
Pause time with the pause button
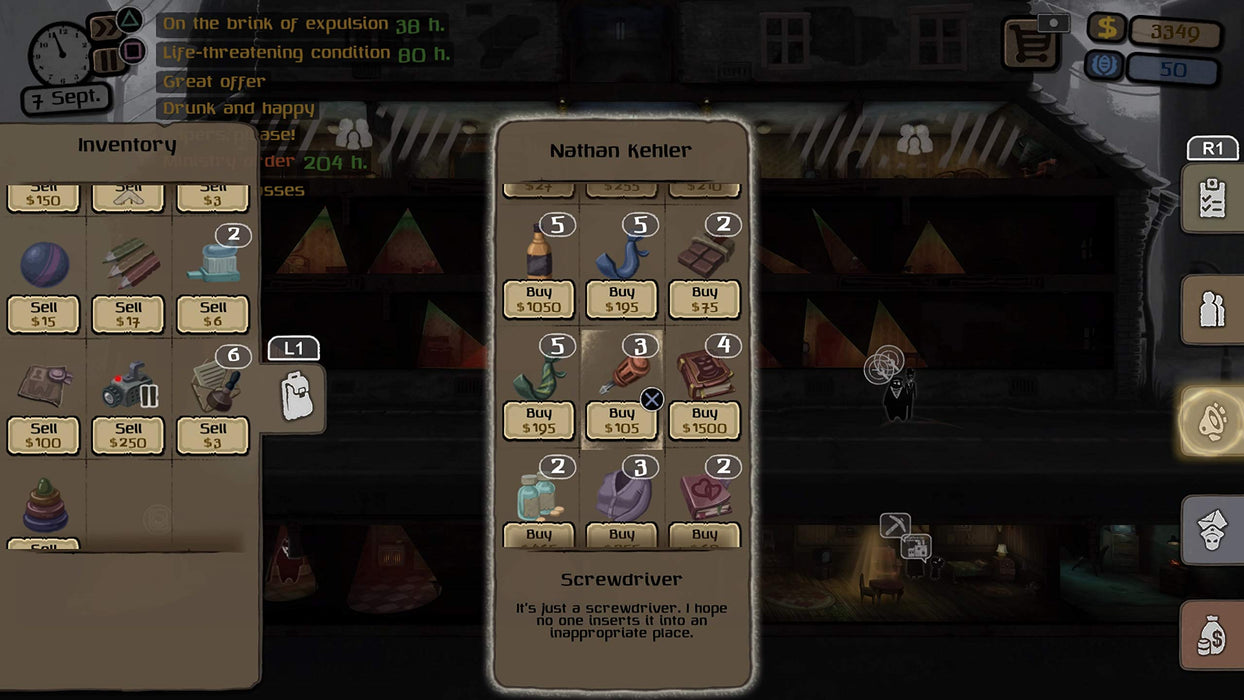pyautogui.click(x=108, y=59)
